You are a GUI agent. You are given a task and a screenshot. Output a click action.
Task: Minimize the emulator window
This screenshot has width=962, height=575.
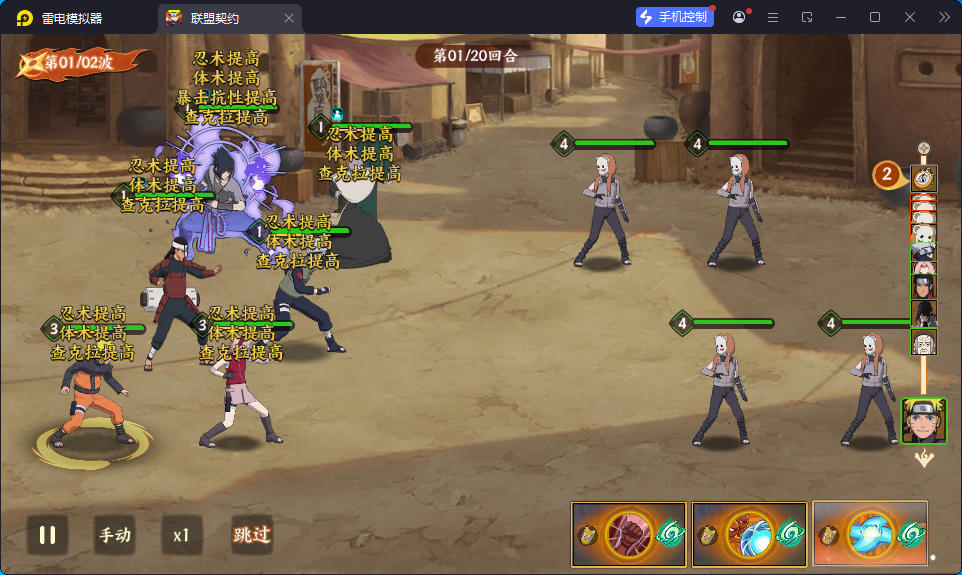(841, 18)
